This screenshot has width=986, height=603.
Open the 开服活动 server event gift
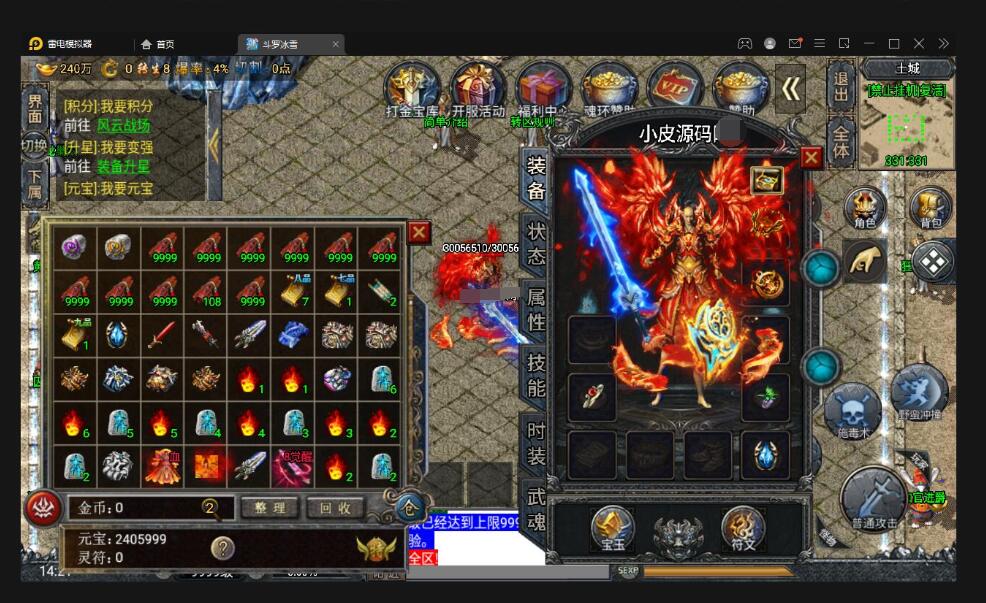[478, 90]
